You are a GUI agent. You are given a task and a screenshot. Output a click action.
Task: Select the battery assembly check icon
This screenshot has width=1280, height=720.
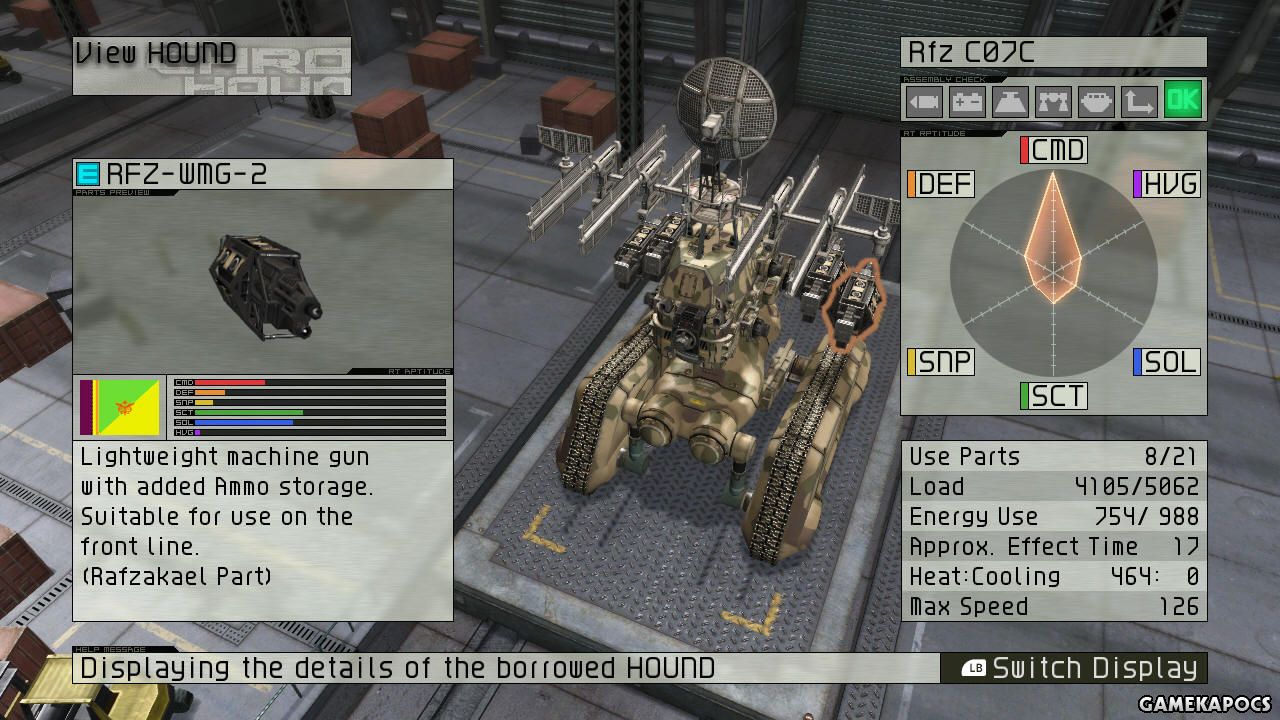[967, 102]
